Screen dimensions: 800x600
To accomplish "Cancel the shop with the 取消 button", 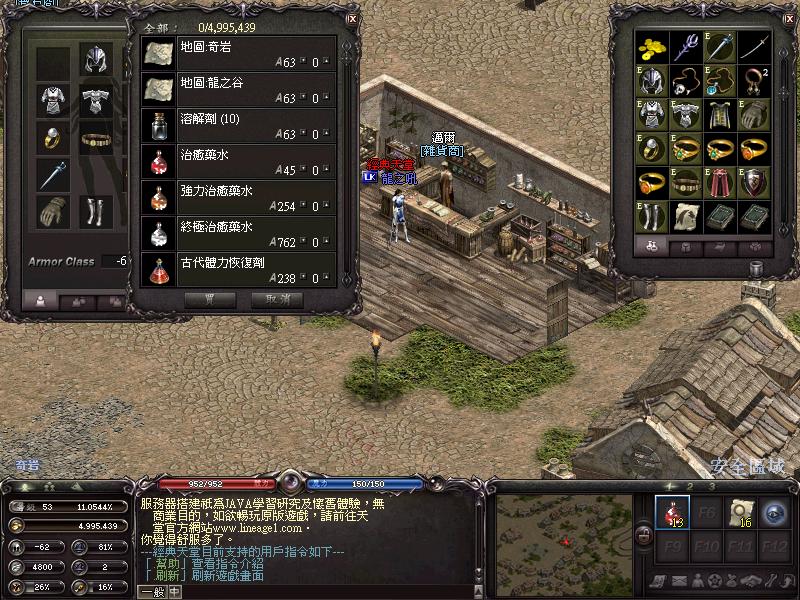I will 277,298.
